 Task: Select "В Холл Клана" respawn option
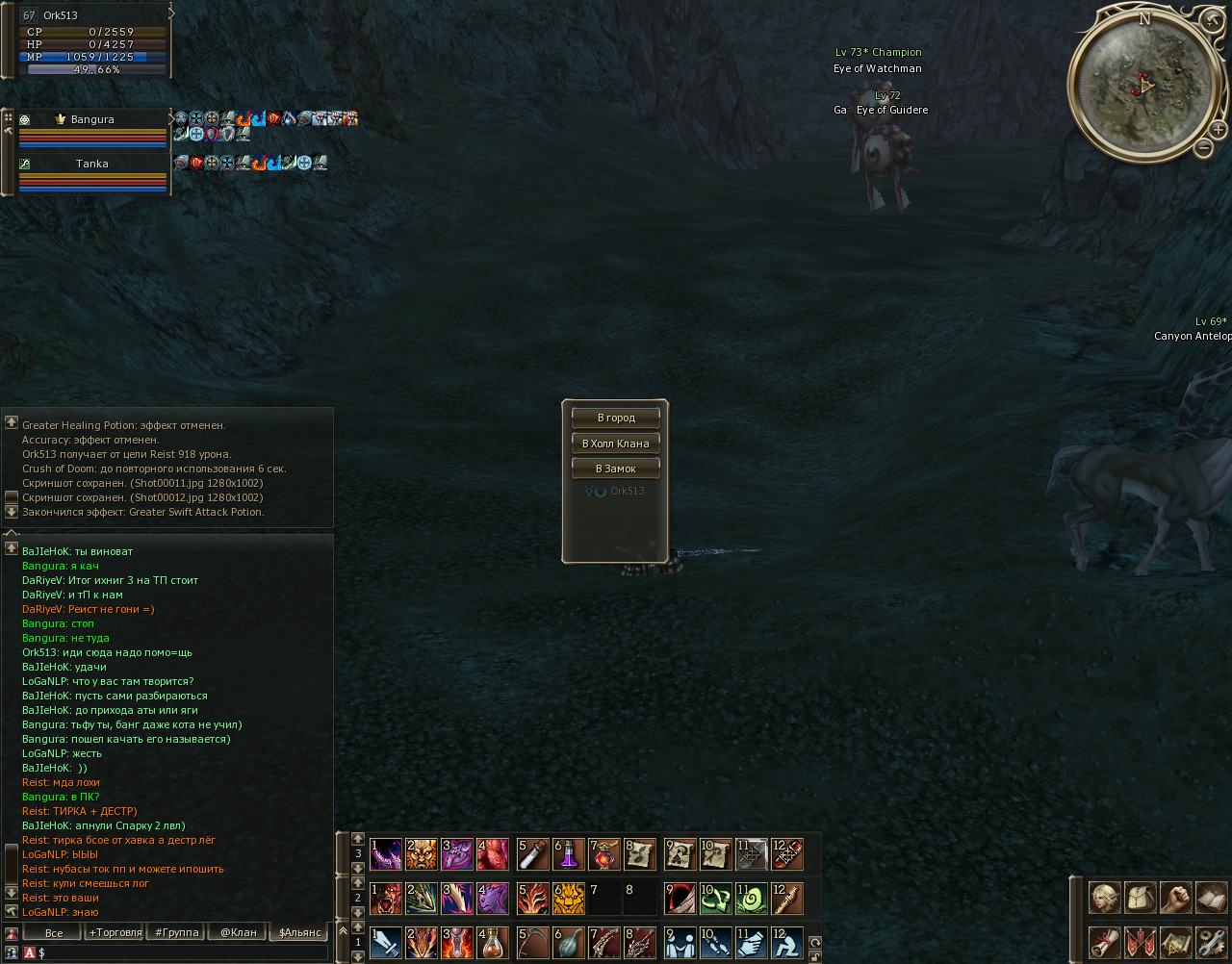click(x=616, y=444)
